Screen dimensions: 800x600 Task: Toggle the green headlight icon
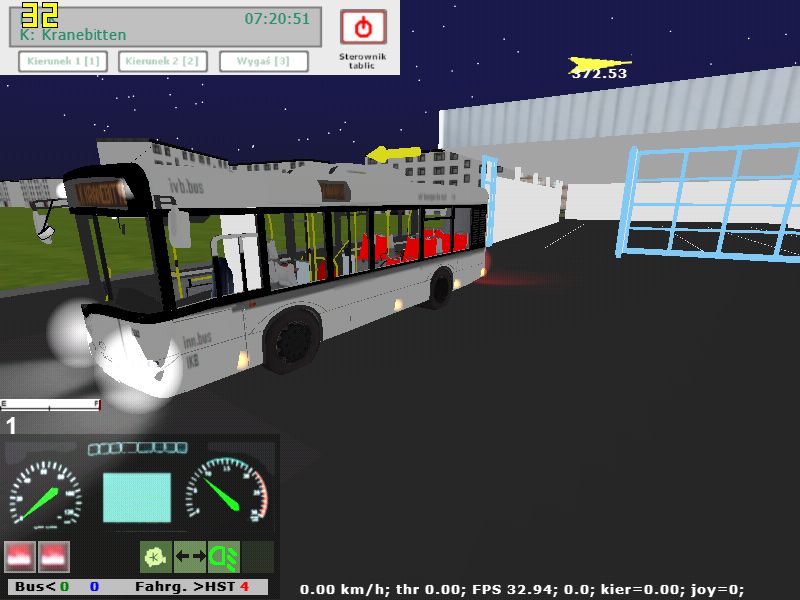(223, 556)
